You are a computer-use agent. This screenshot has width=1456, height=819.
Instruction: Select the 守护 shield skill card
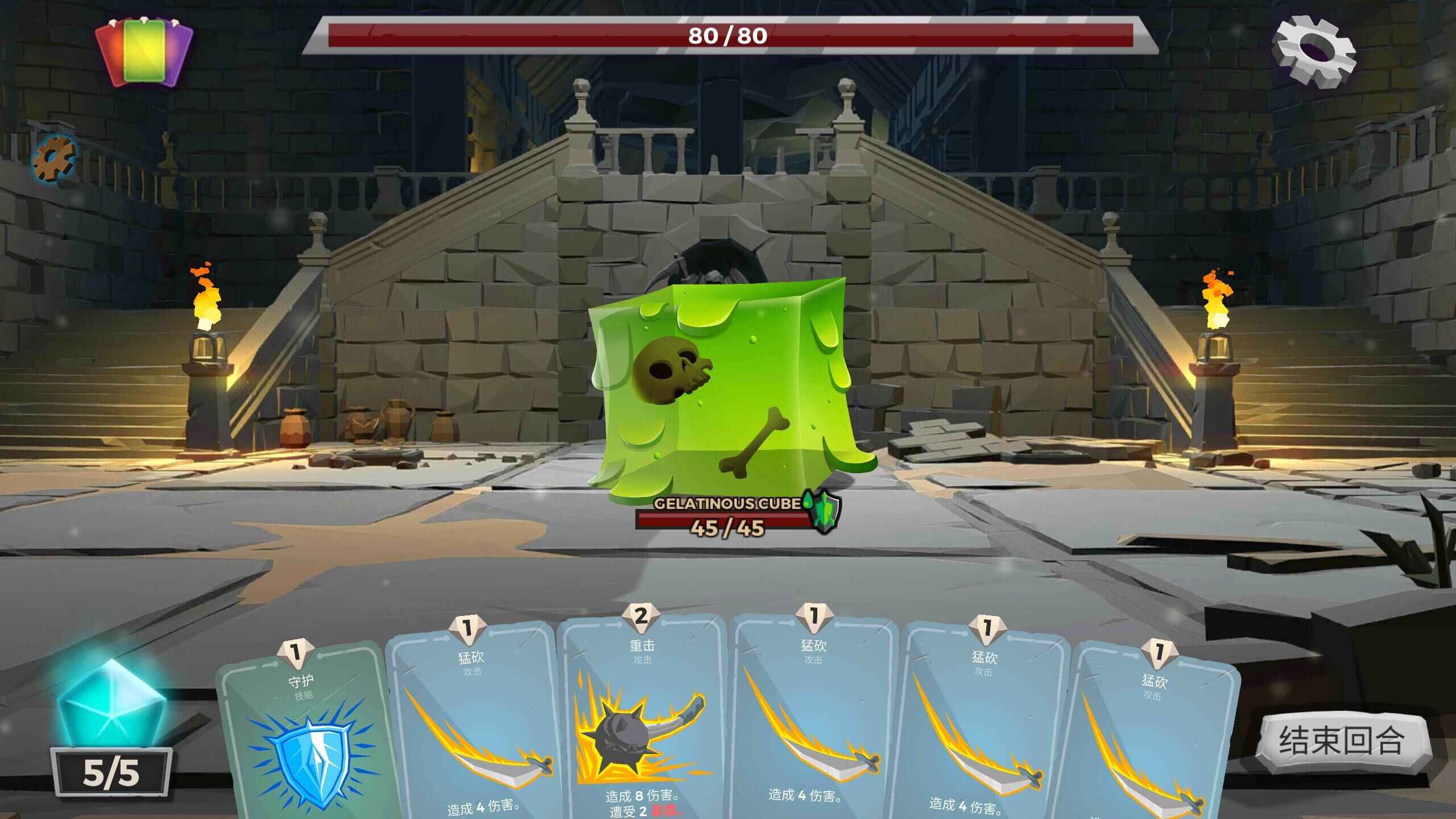point(307,739)
